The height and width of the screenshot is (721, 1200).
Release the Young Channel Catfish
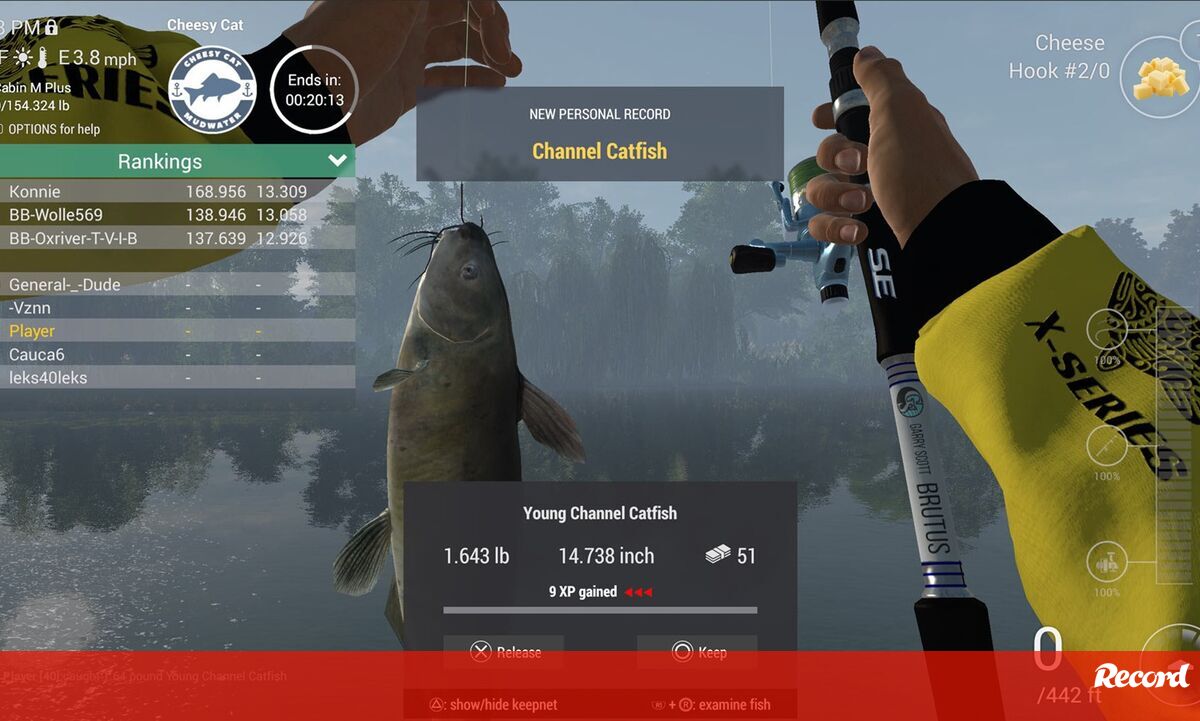click(504, 652)
